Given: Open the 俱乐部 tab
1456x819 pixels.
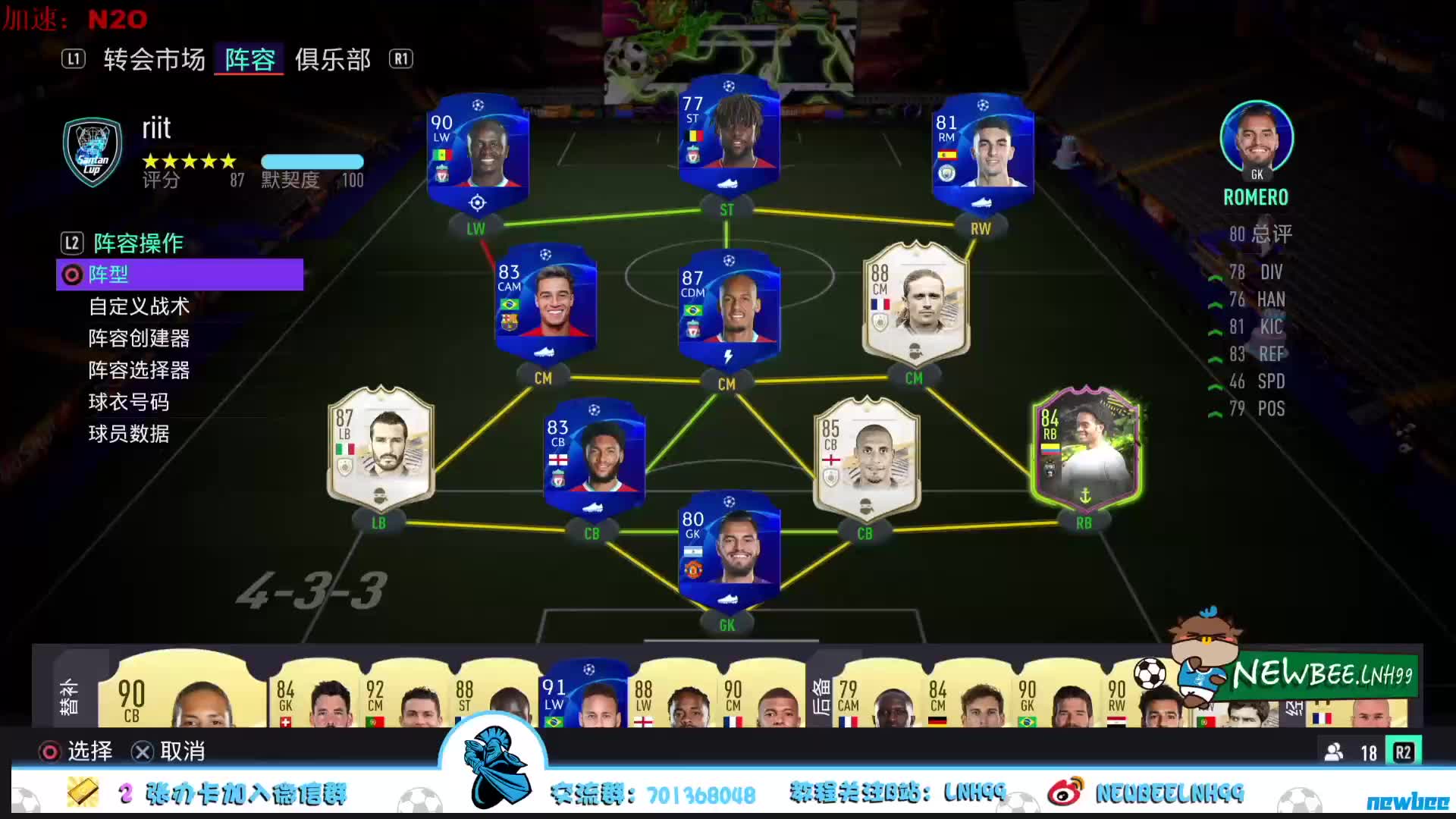Looking at the screenshot, I should pyautogui.click(x=332, y=59).
